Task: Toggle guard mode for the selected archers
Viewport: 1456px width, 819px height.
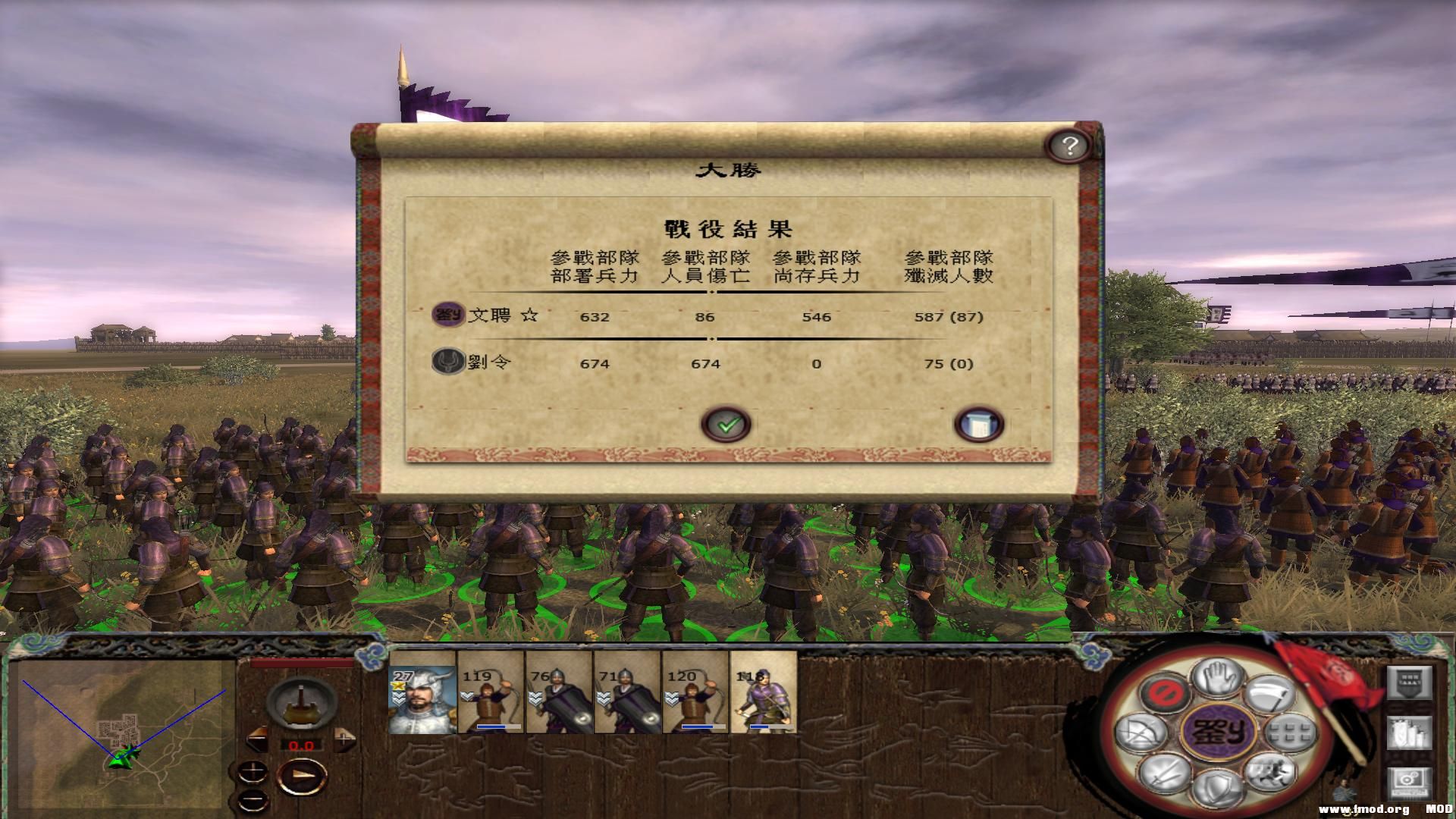Action: (x=1216, y=789)
